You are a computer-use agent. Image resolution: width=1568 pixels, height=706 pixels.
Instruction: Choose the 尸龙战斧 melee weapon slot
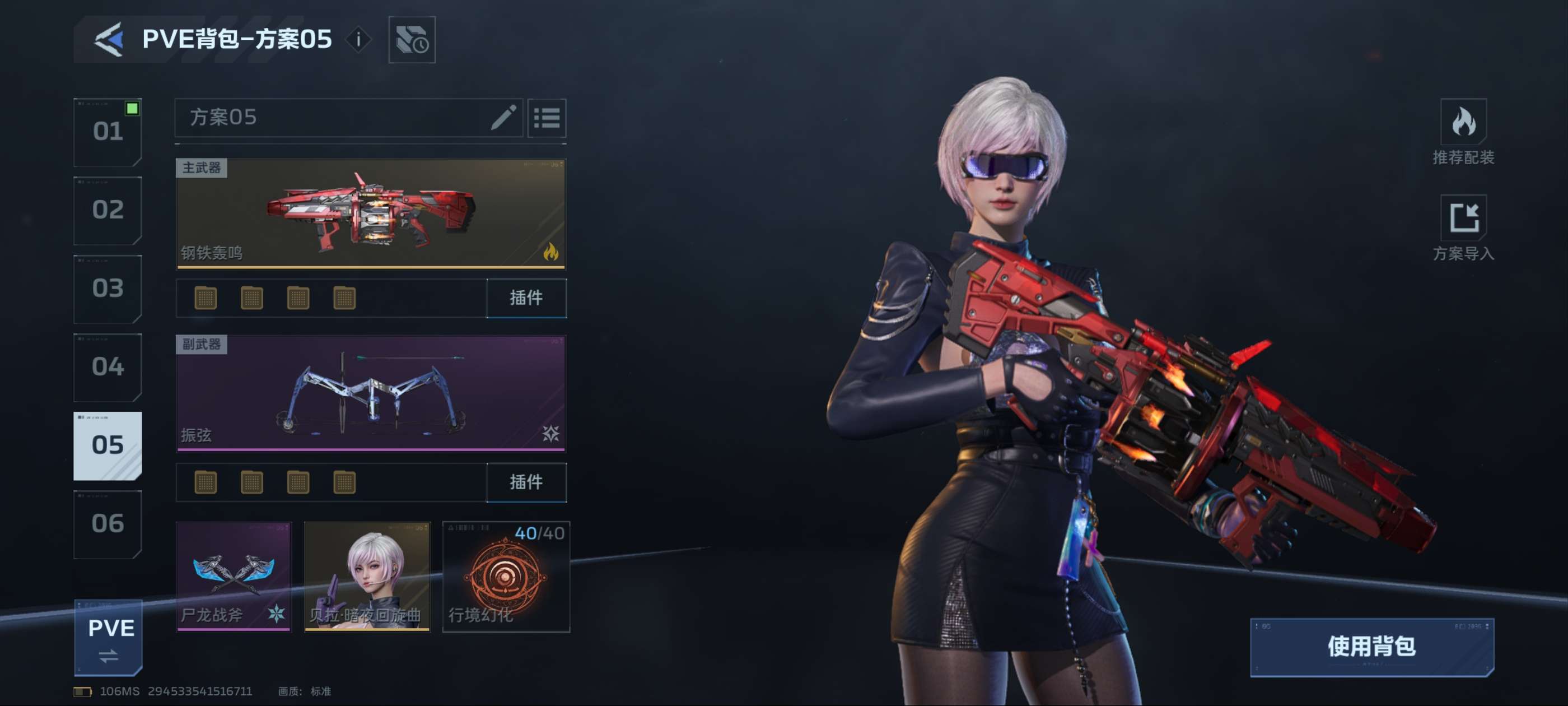click(x=234, y=576)
